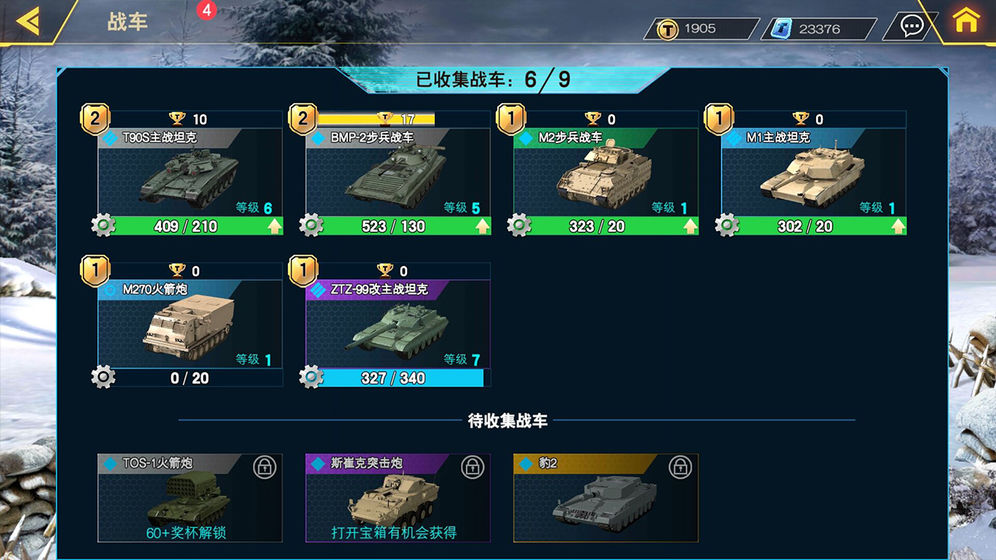Open the chat speech bubble

tap(911, 26)
